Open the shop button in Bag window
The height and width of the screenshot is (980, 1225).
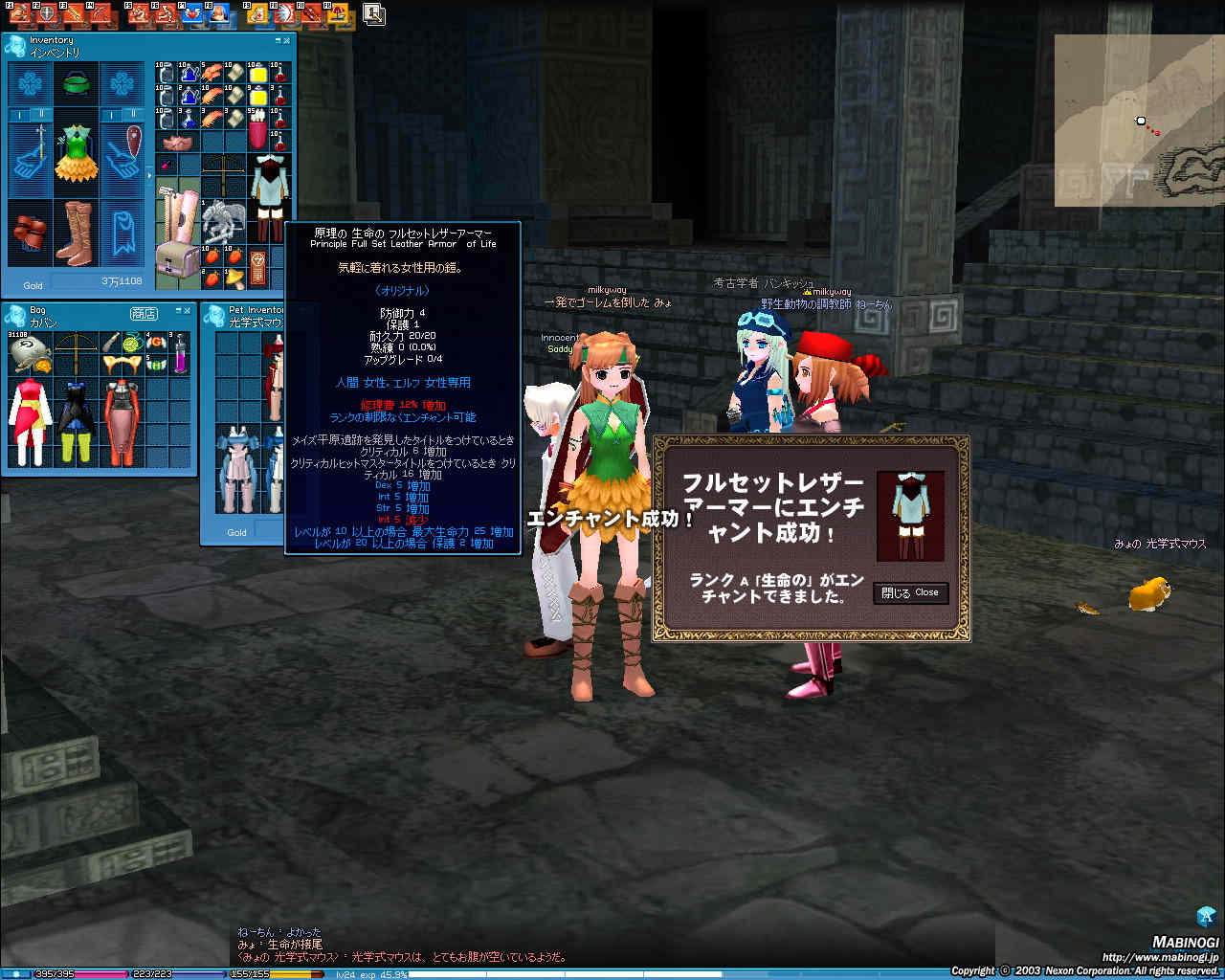[144, 313]
